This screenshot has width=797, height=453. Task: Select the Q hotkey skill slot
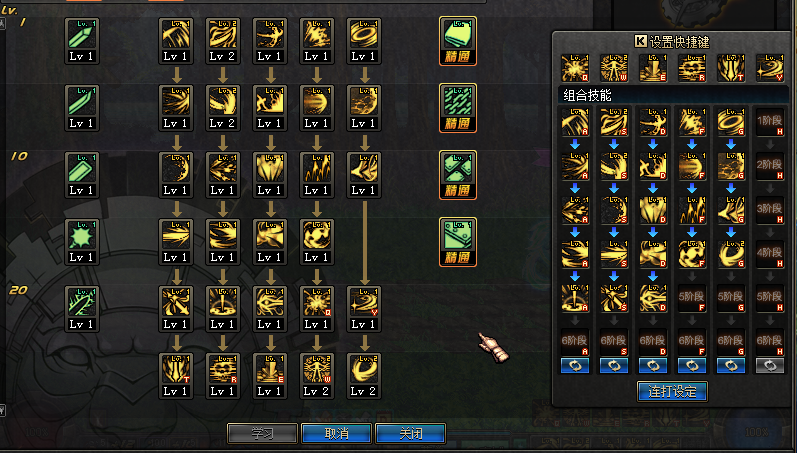click(574, 67)
